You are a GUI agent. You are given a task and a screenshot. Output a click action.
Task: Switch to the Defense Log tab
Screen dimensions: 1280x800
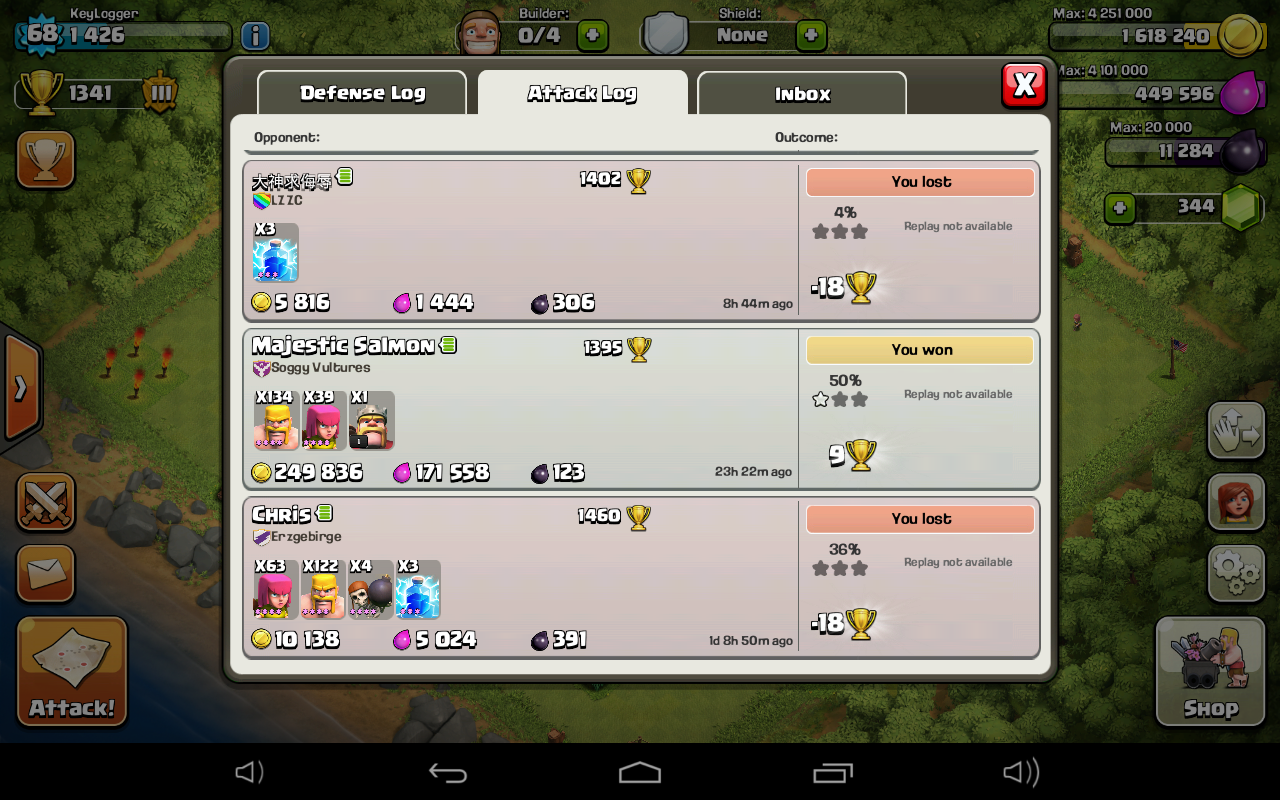point(362,93)
